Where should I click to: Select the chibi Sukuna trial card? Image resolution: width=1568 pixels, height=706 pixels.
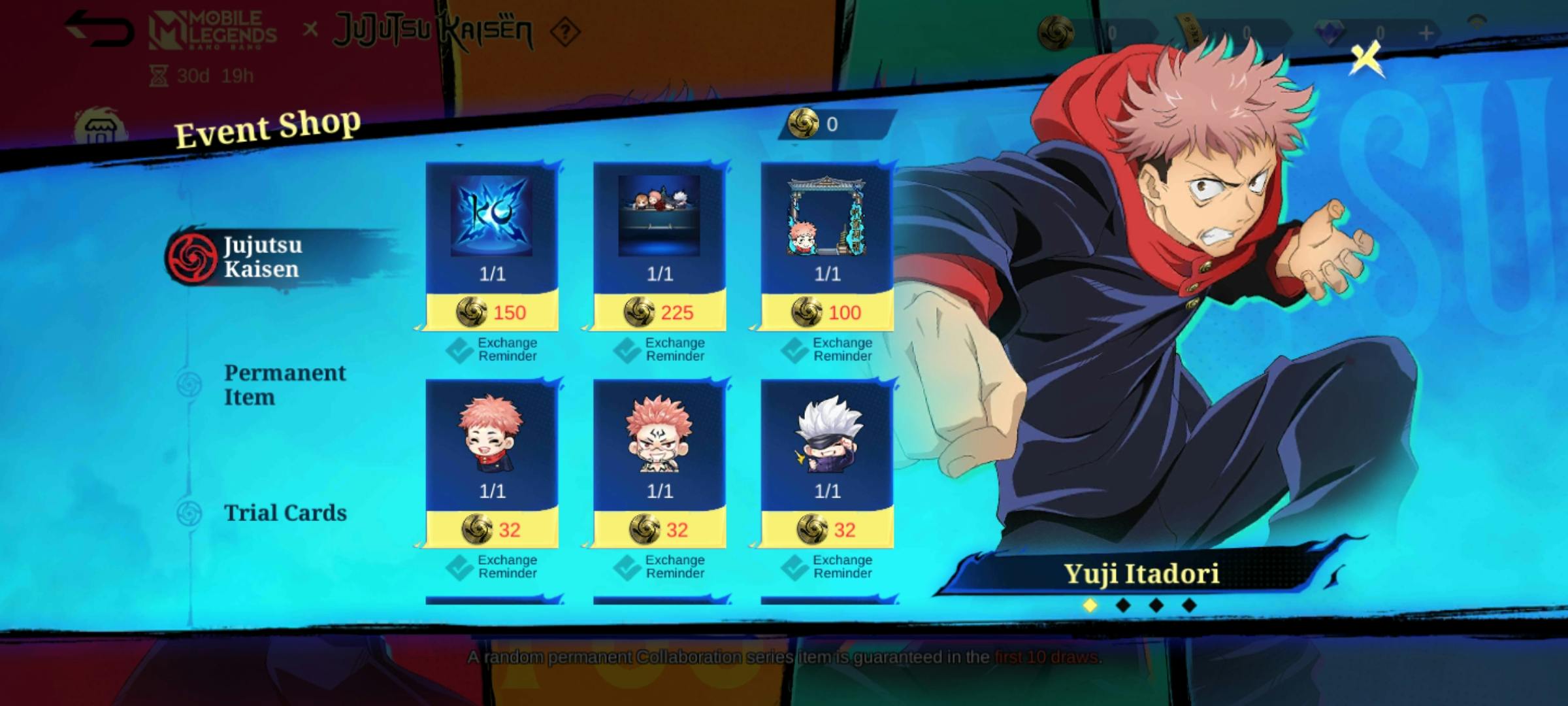(660, 435)
